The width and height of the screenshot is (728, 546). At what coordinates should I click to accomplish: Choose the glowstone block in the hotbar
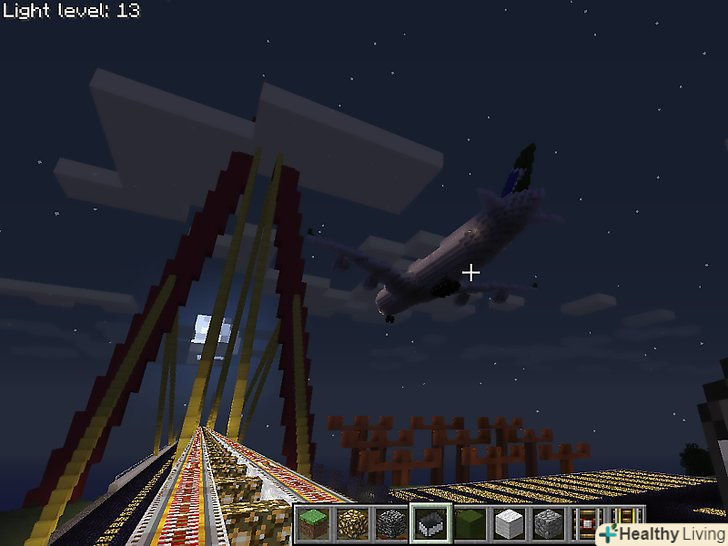pos(351,523)
